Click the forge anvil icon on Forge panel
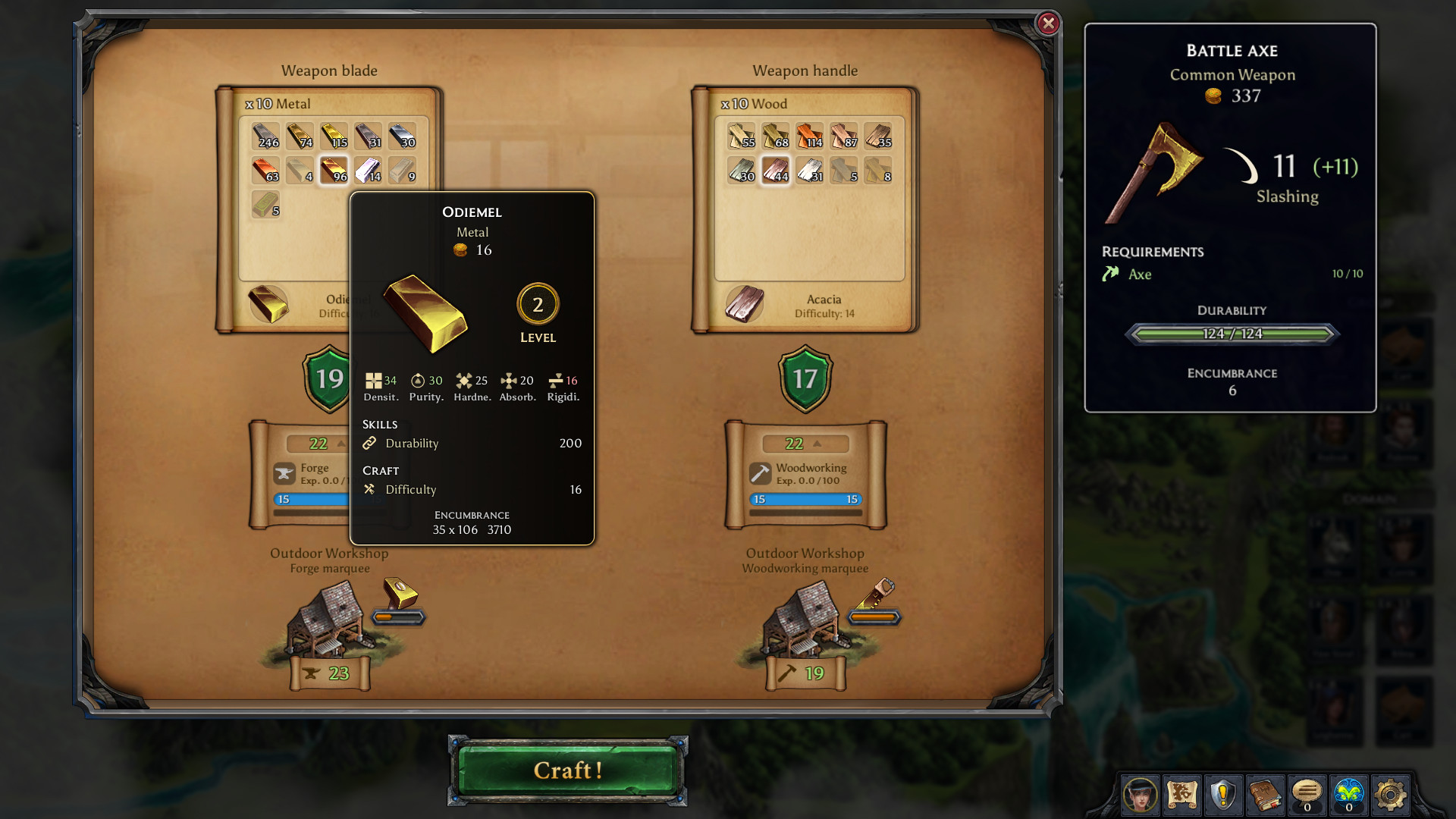 pyautogui.click(x=284, y=472)
